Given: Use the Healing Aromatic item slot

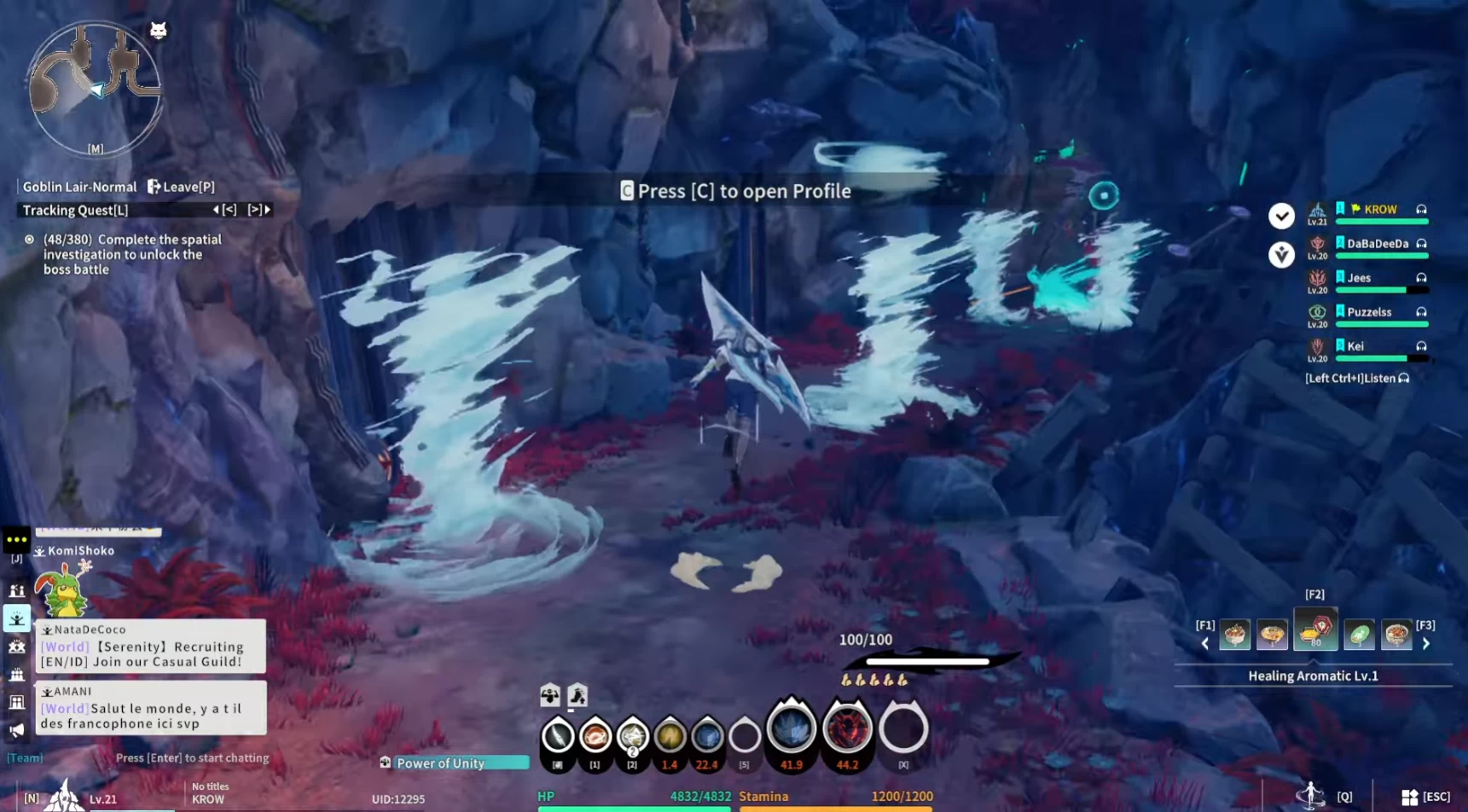Looking at the screenshot, I should coord(1314,631).
